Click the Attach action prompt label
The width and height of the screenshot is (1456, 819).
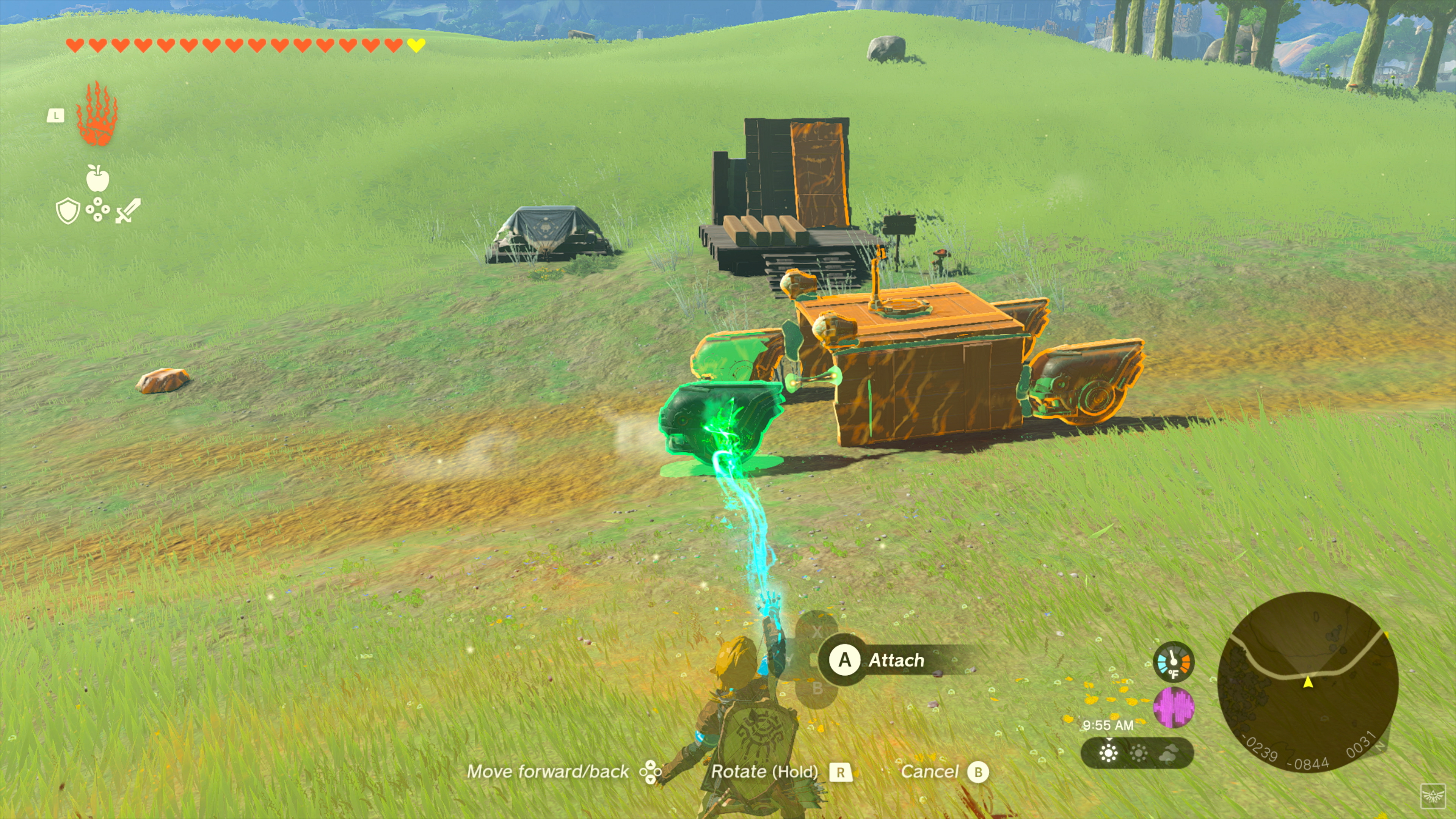[896, 660]
